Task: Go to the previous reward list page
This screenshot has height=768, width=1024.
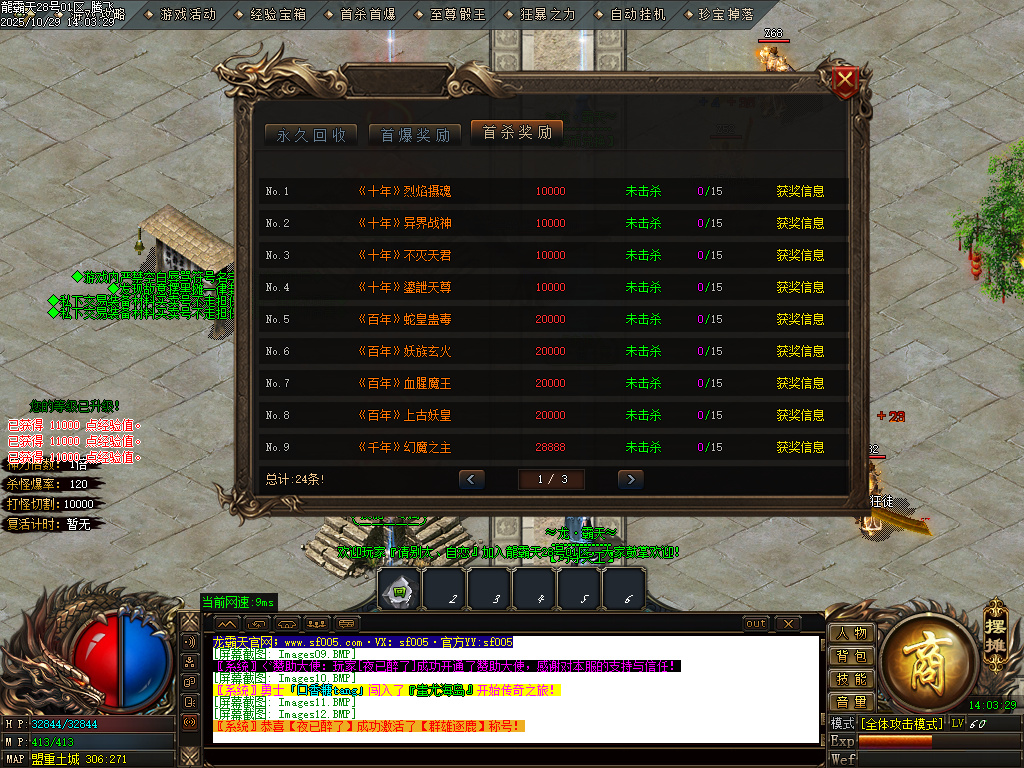Action: (x=471, y=479)
